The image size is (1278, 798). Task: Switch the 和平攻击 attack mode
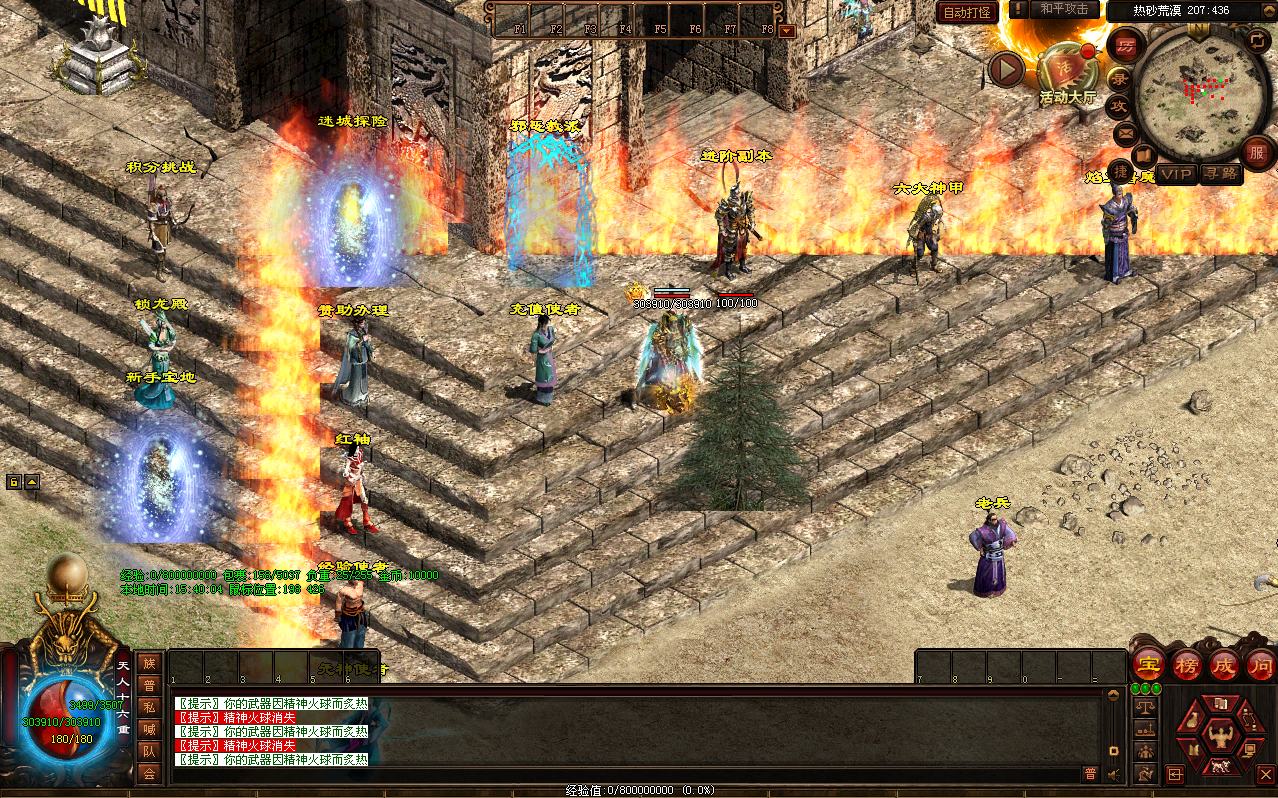1063,9
